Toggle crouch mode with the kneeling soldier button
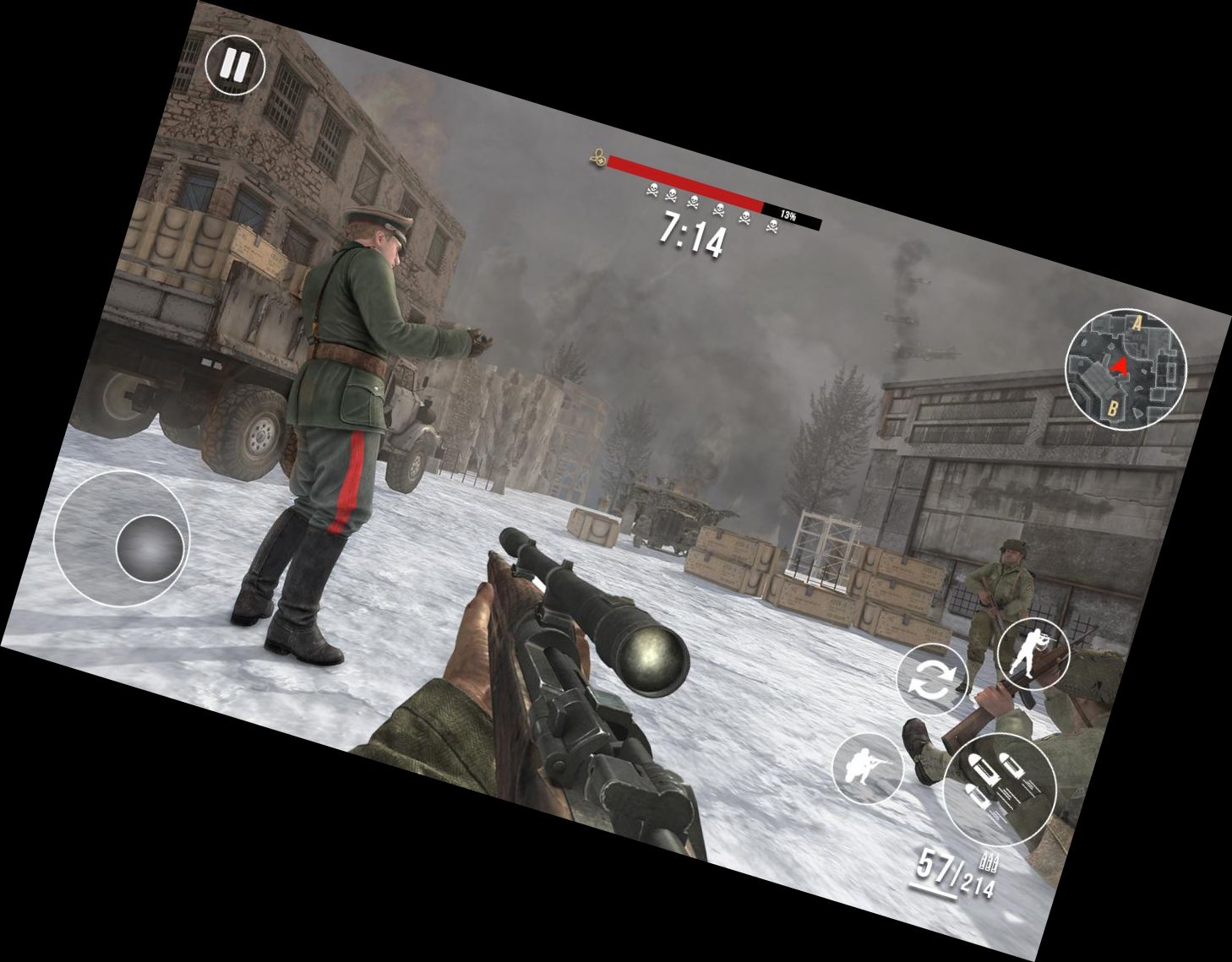This screenshot has height=962, width=1232. [870, 769]
